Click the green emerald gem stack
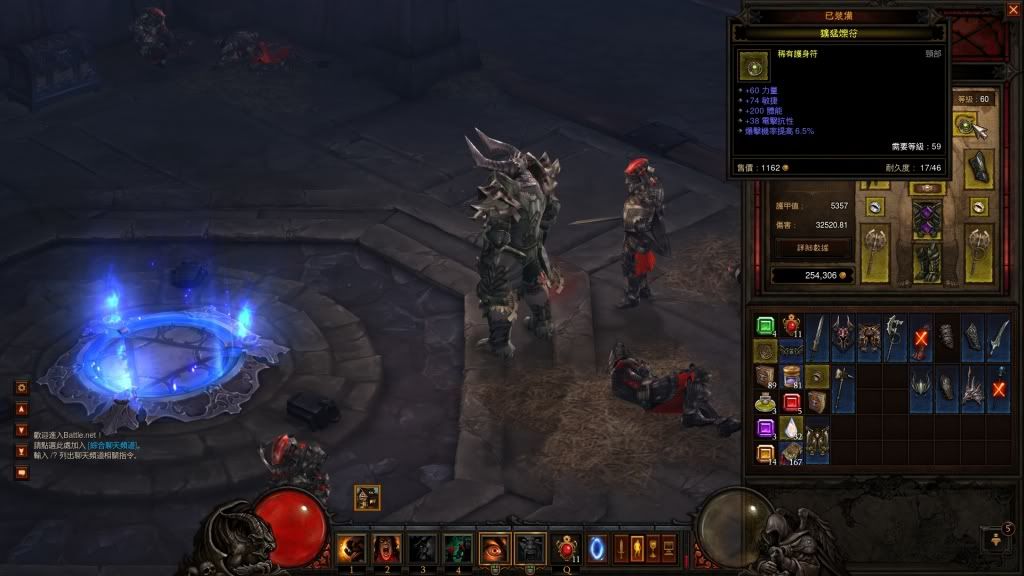 (x=765, y=326)
